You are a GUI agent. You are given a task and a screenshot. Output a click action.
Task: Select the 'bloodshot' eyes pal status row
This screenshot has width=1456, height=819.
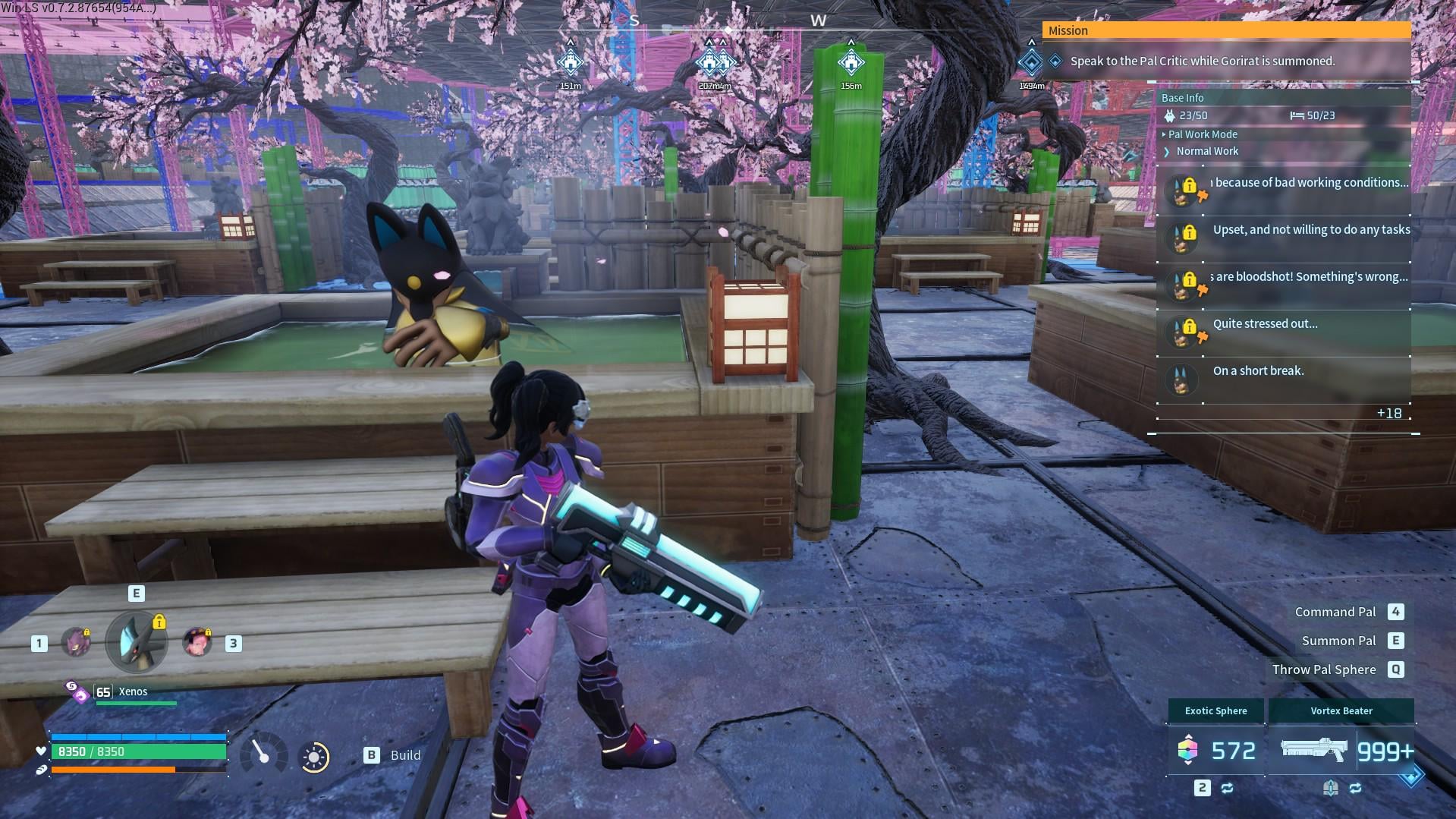click(1284, 285)
